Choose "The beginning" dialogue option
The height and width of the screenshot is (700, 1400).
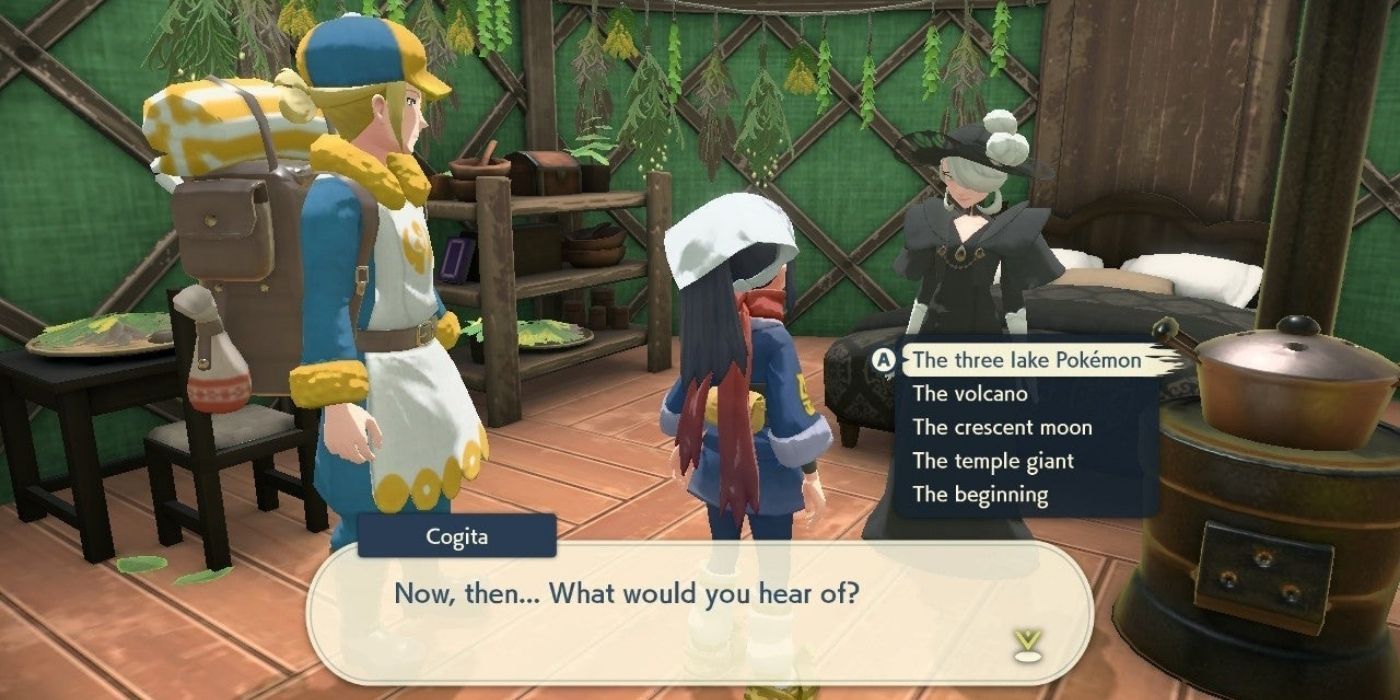(979, 495)
